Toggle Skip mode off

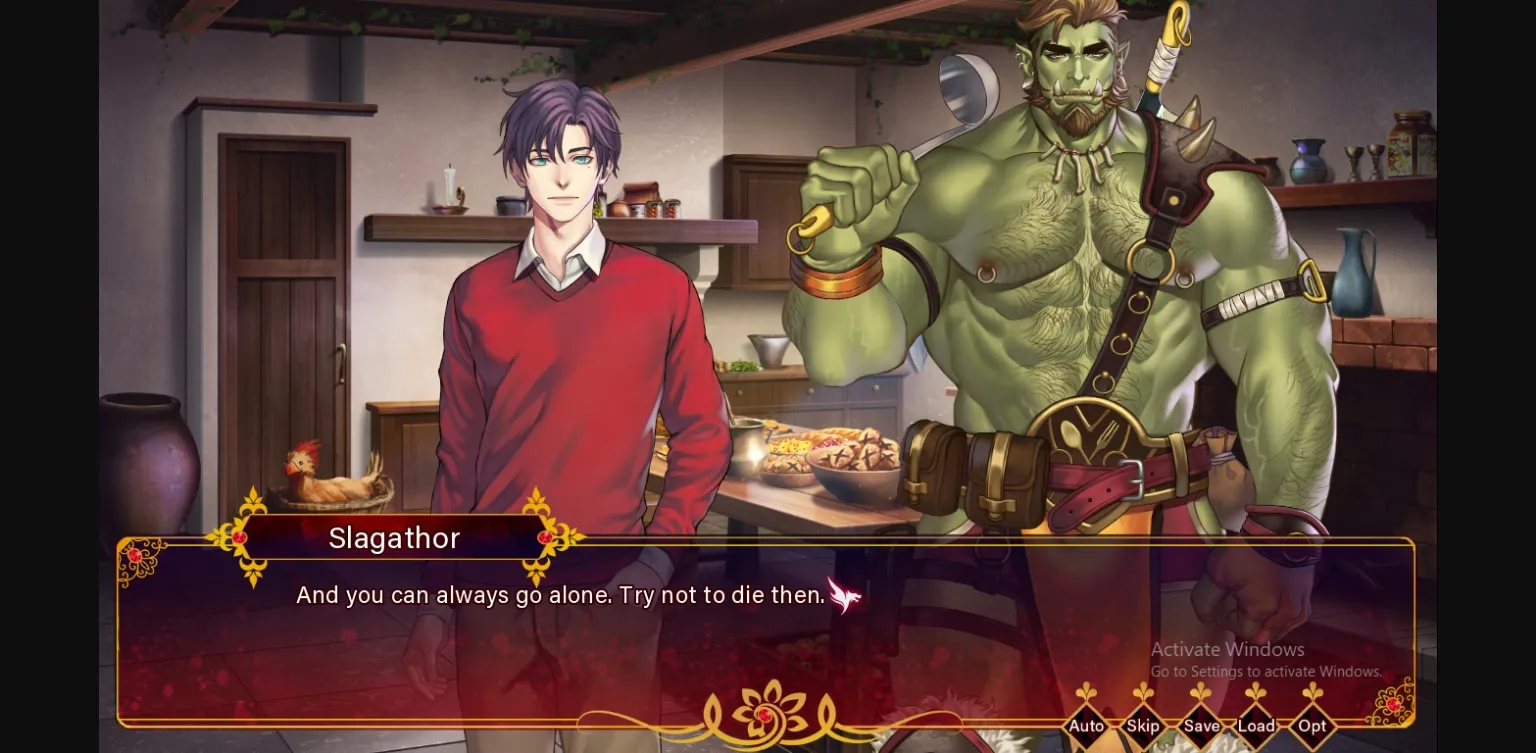point(1143,726)
